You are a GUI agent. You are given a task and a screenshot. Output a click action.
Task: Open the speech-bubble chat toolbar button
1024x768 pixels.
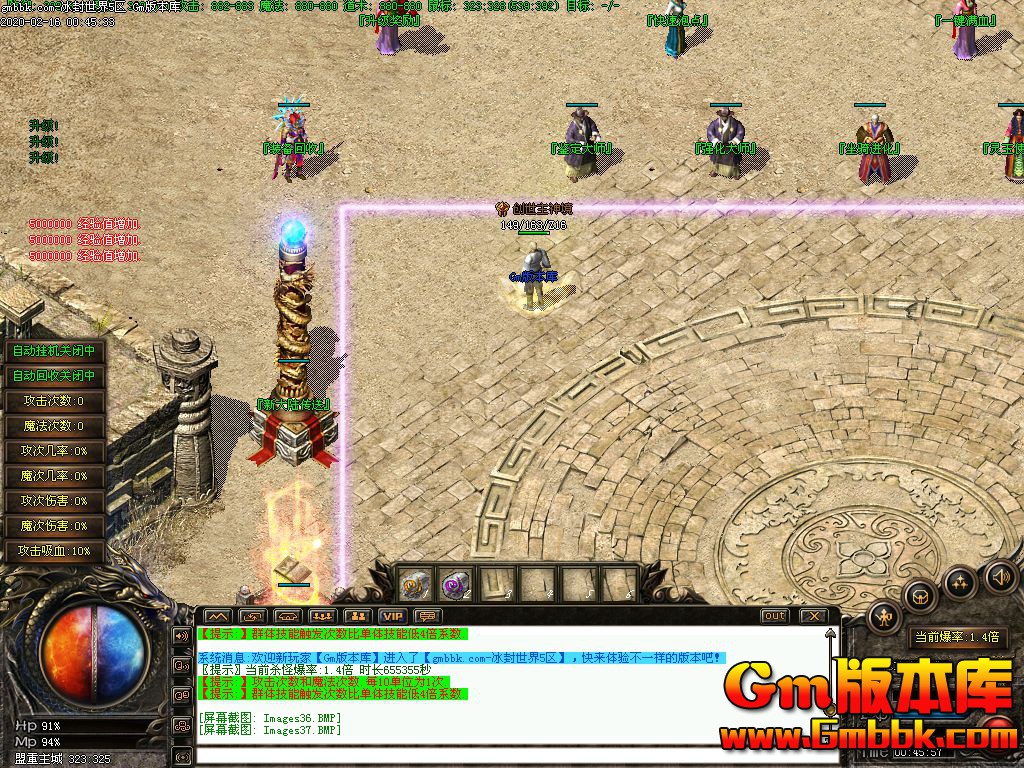tap(428, 616)
